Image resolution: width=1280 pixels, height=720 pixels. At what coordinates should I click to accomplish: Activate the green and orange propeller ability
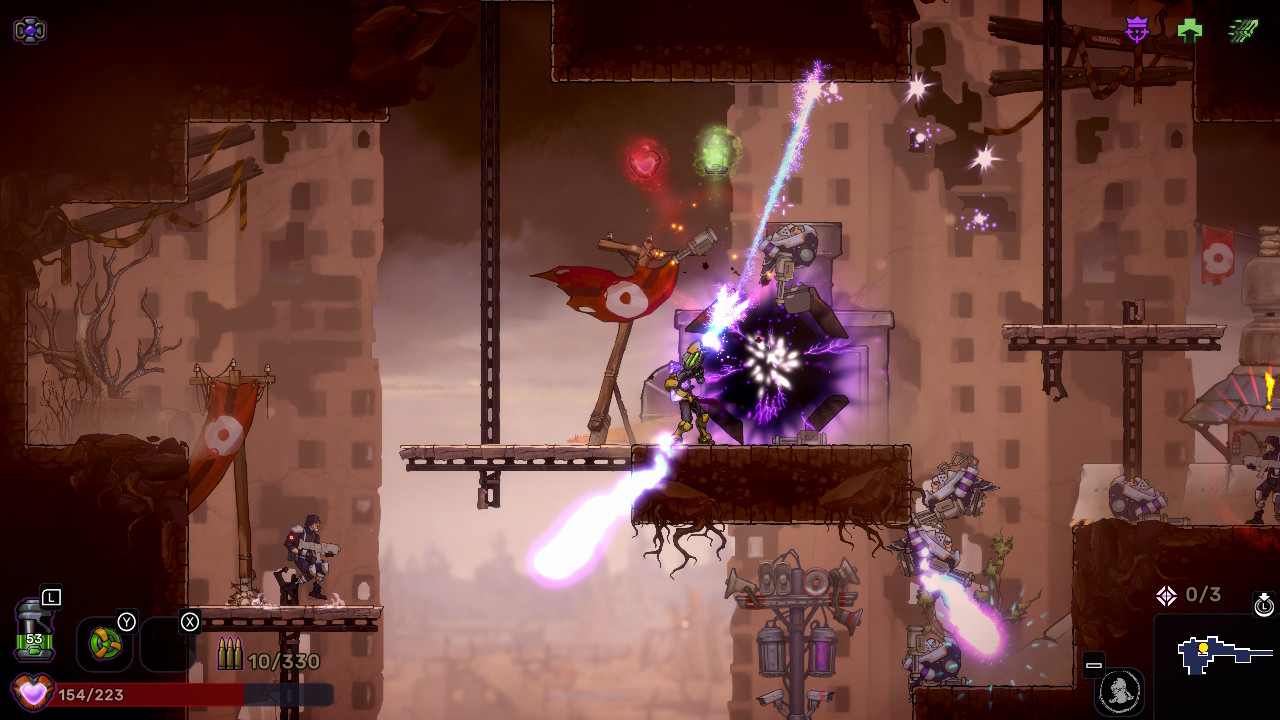pos(105,643)
